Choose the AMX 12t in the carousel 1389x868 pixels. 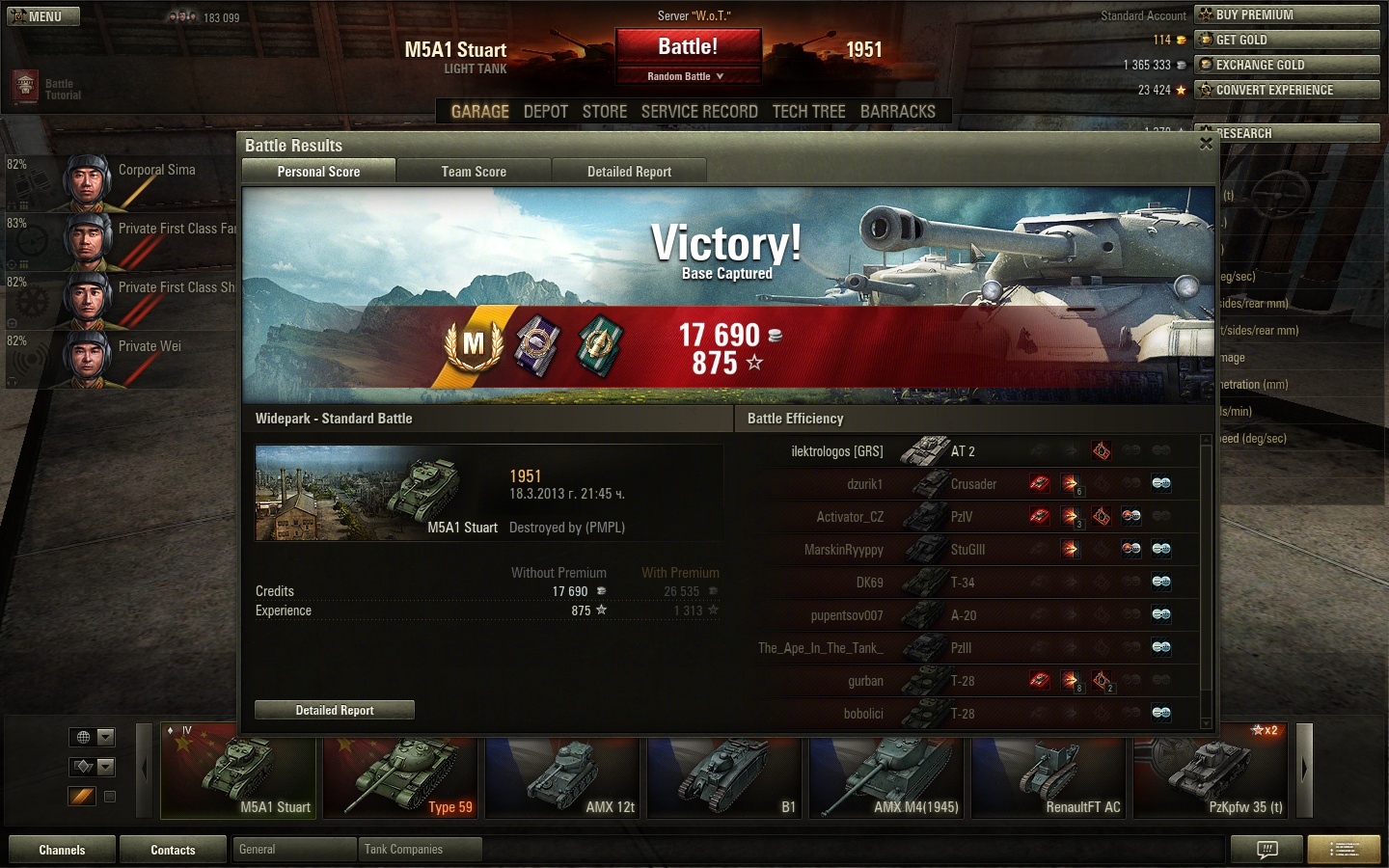pos(562,777)
